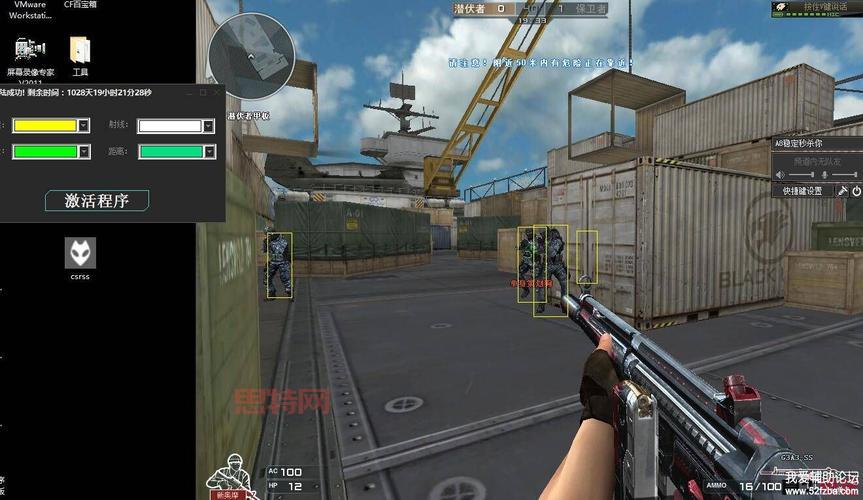Open the bright green color dropdown
The height and width of the screenshot is (500, 863).
[83, 152]
